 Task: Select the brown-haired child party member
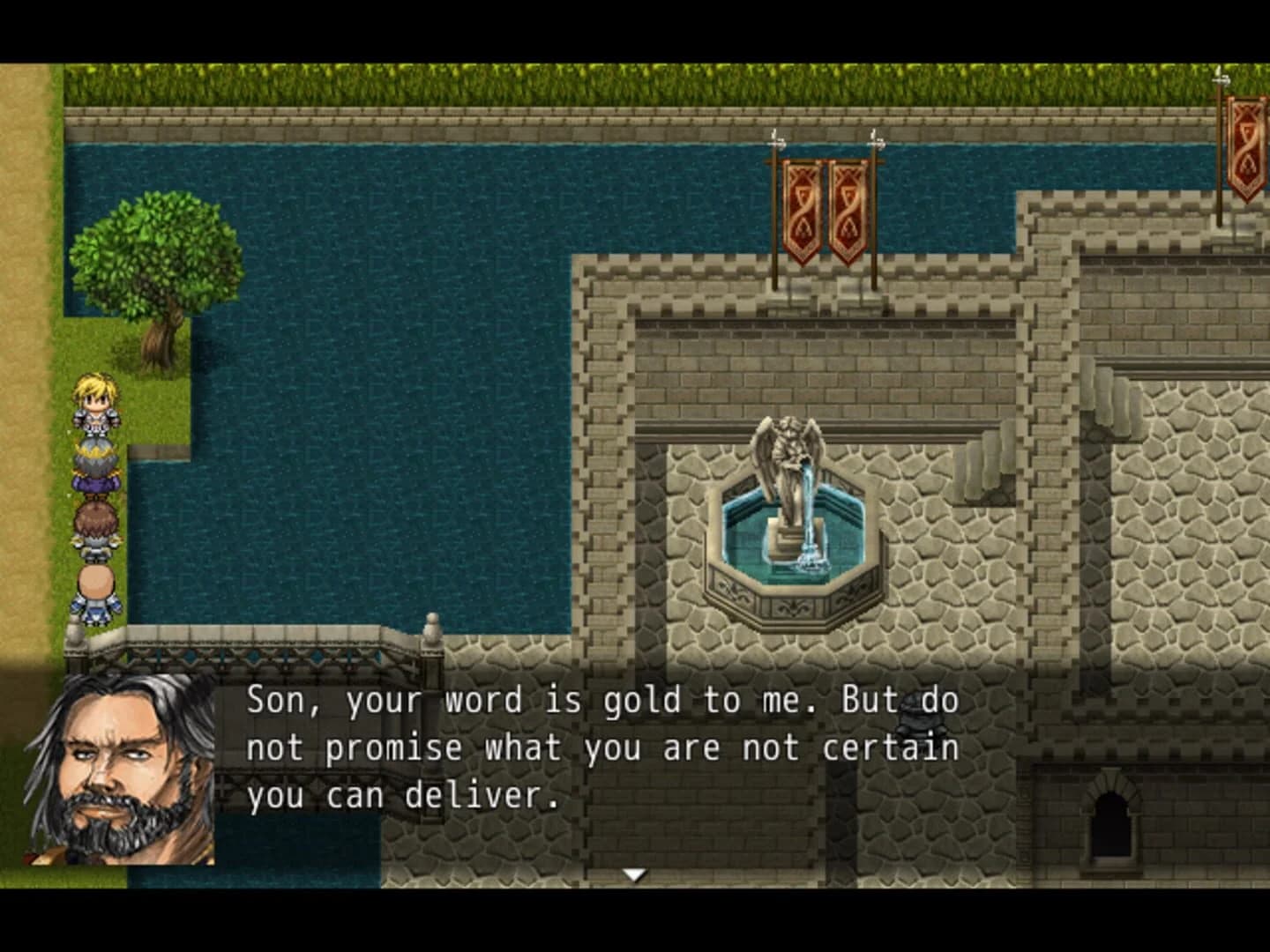pyautogui.click(x=97, y=529)
